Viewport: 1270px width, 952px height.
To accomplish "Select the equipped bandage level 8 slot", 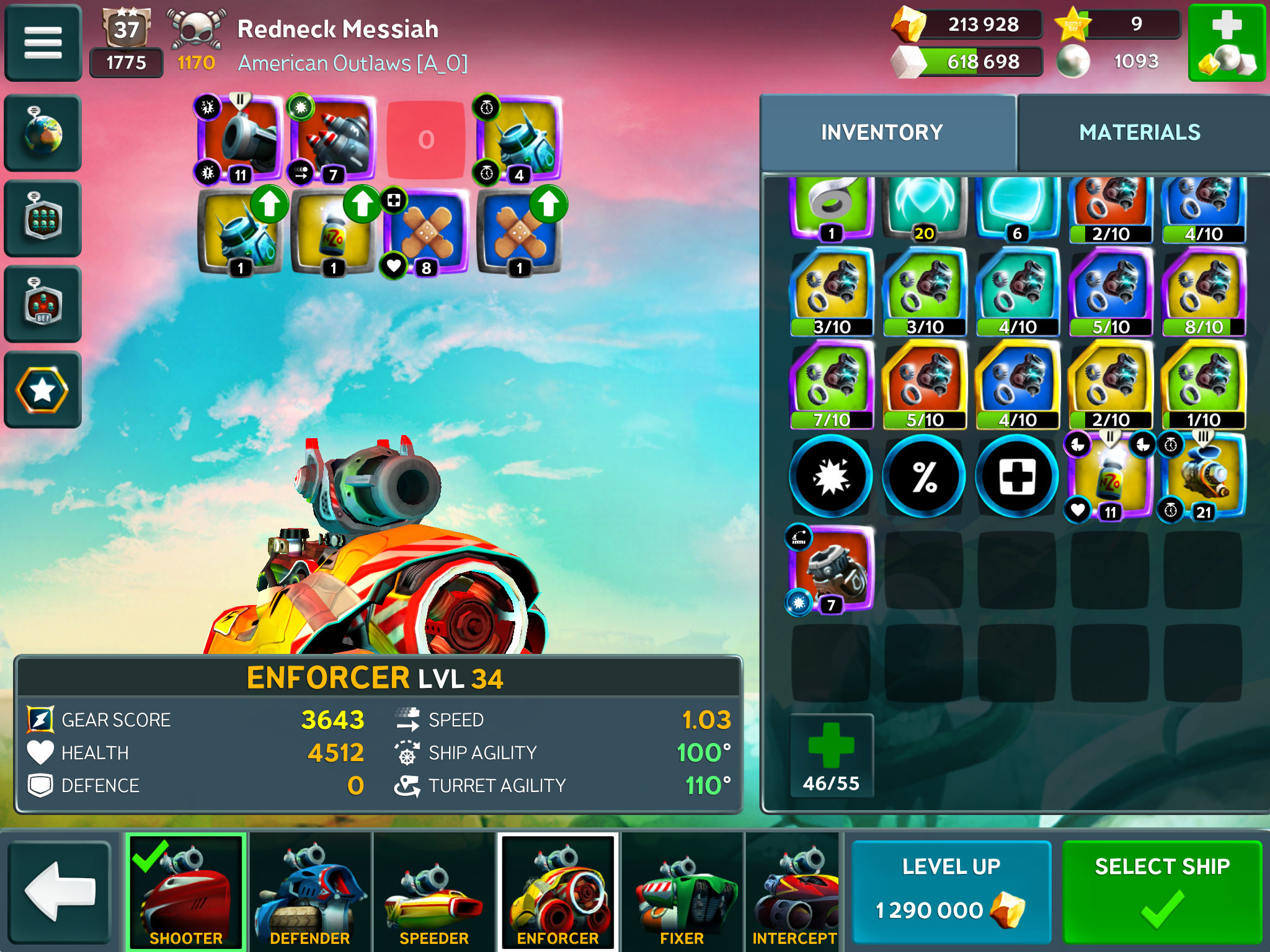I will click(x=426, y=232).
